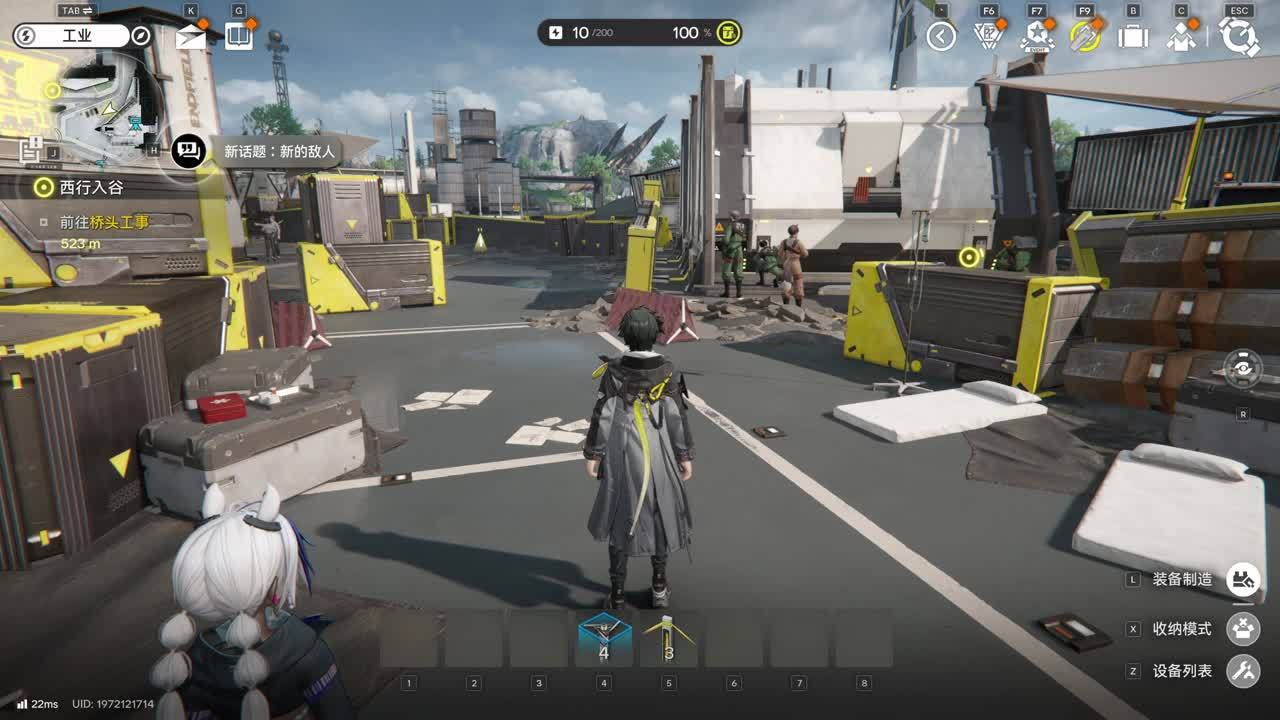1280x720 pixels.
Task: Open the main system menu ring icon
Action: (x=1239, y=37)
